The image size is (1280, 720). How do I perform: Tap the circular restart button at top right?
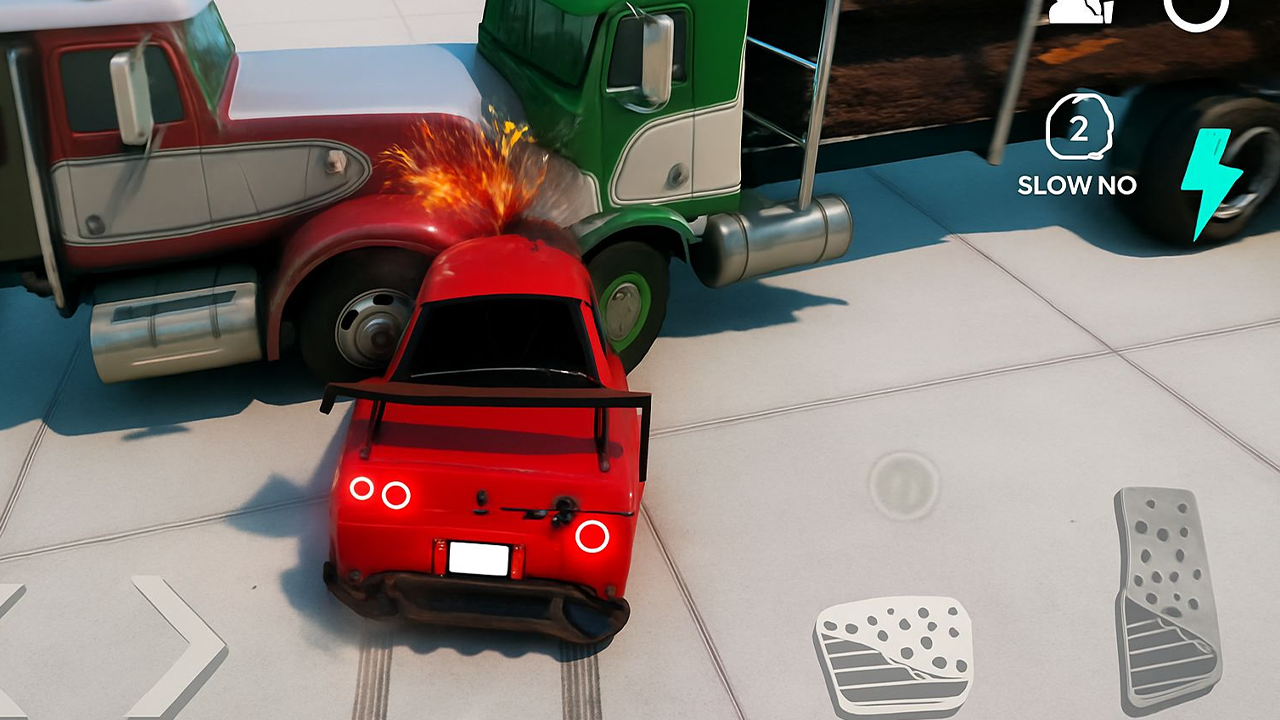[x=1195, y=12]
